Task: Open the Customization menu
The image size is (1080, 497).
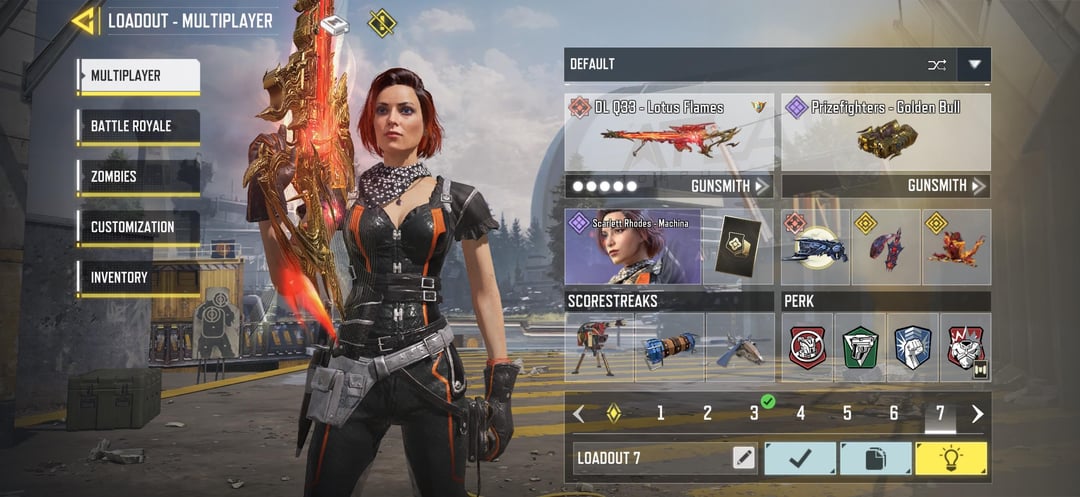Action: coord(138,228)
